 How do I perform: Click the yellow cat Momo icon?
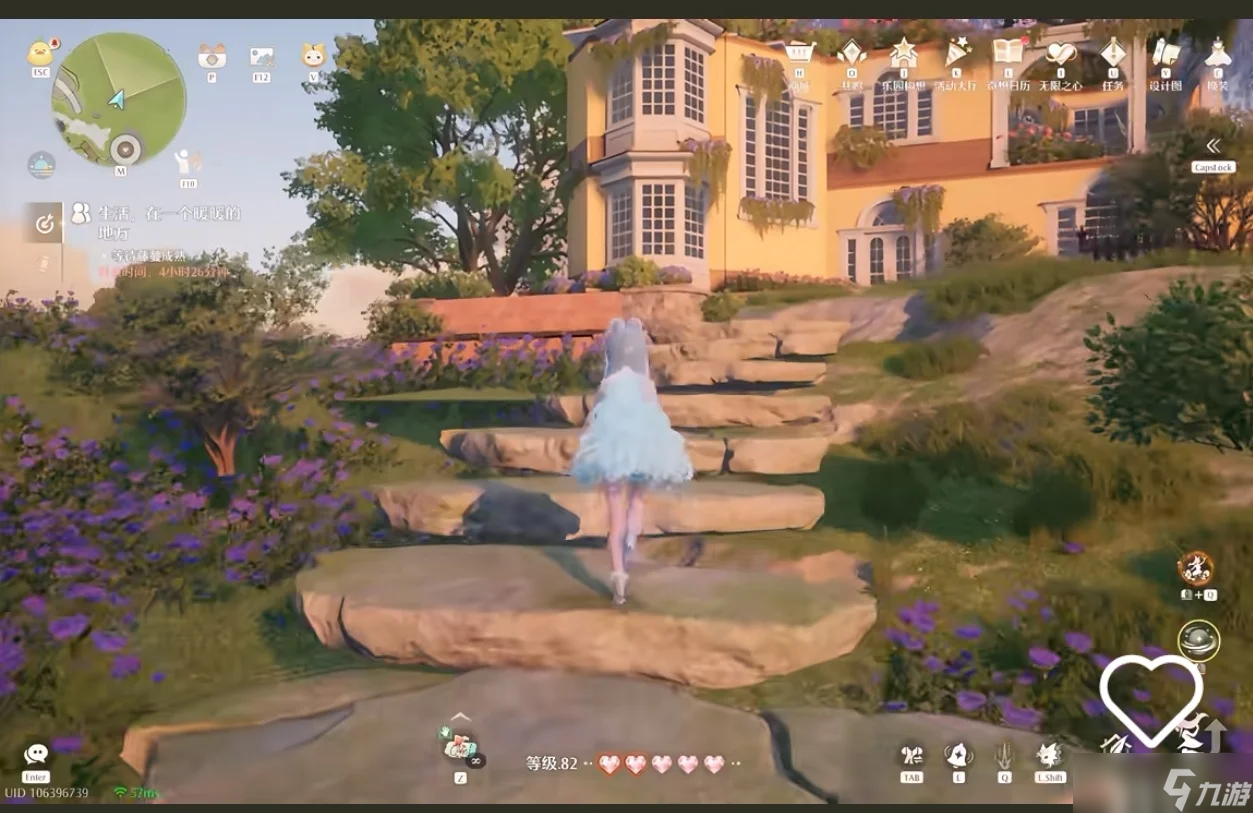tap(314, 56)
